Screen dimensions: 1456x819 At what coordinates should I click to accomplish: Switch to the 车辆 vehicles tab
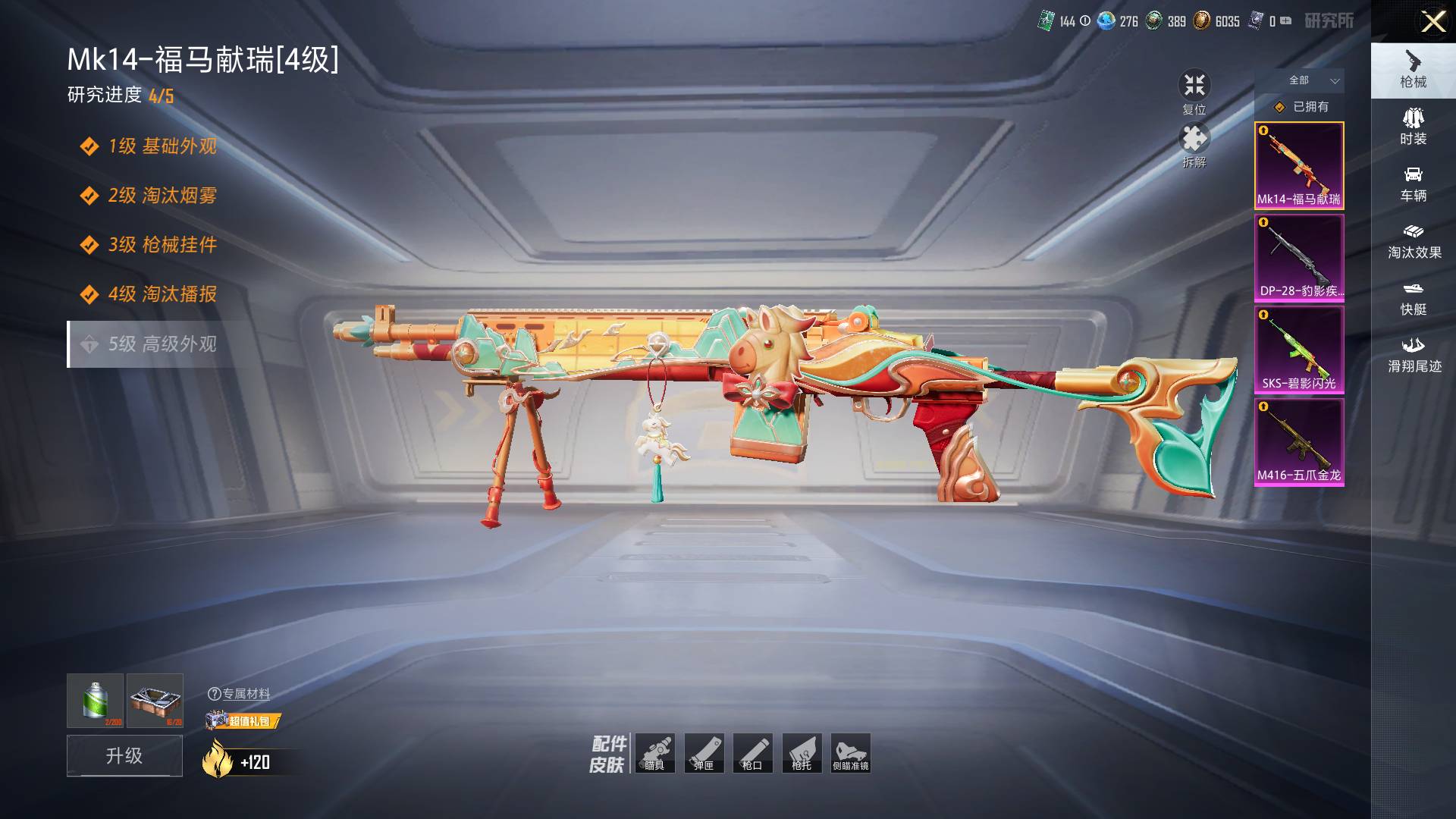click(x=1413, y=184)
